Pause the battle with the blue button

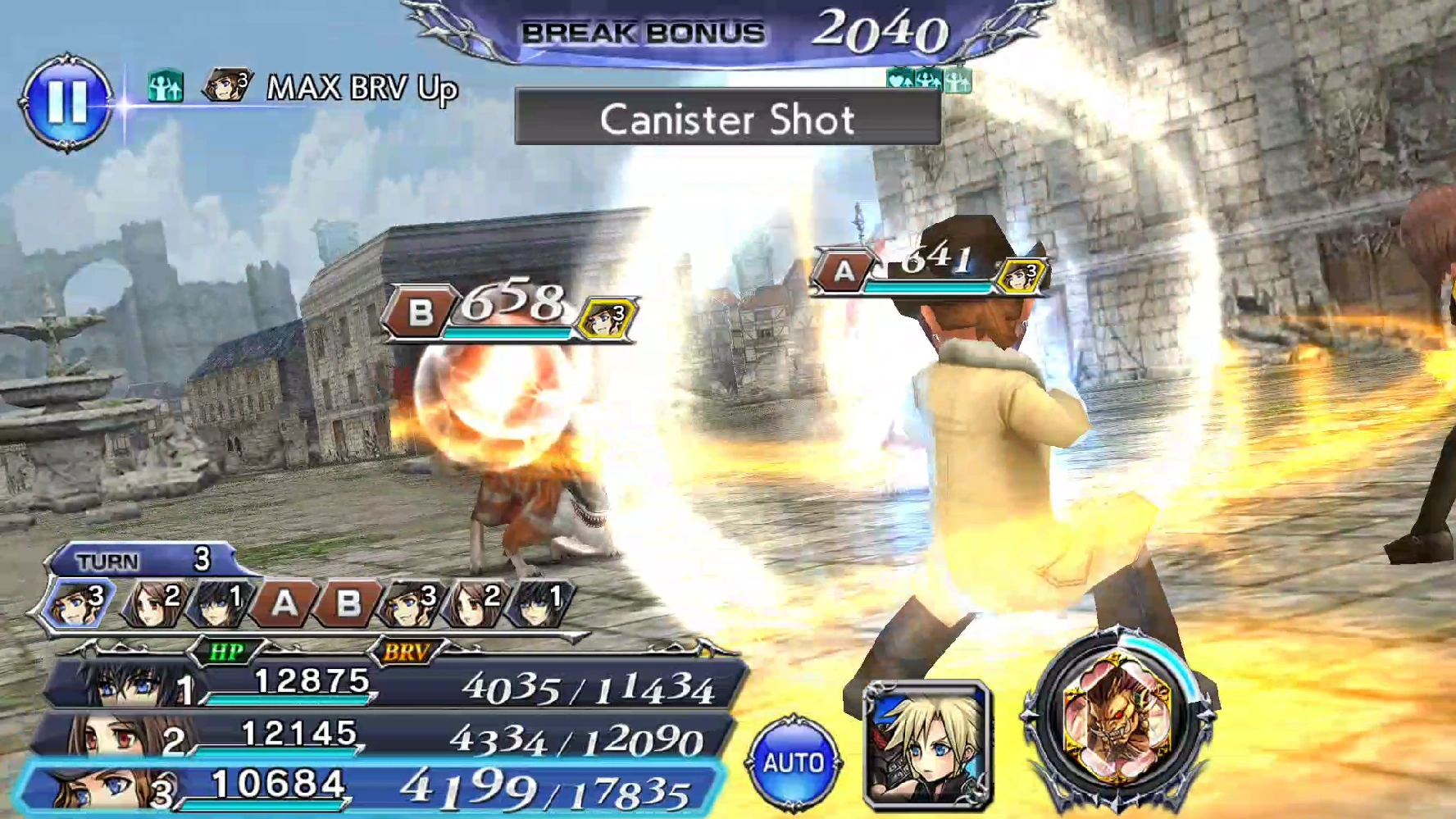pos(66,102)
